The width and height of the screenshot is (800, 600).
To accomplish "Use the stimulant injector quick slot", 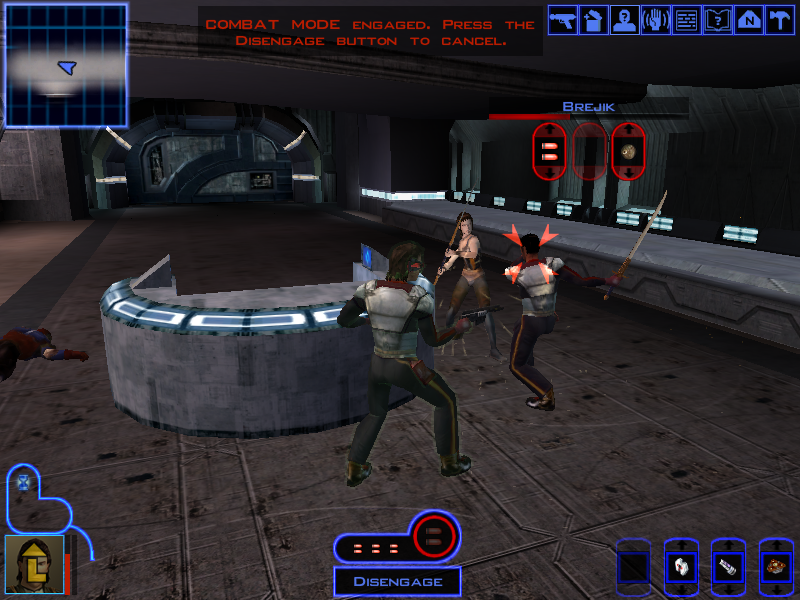I will click(728, 566).
